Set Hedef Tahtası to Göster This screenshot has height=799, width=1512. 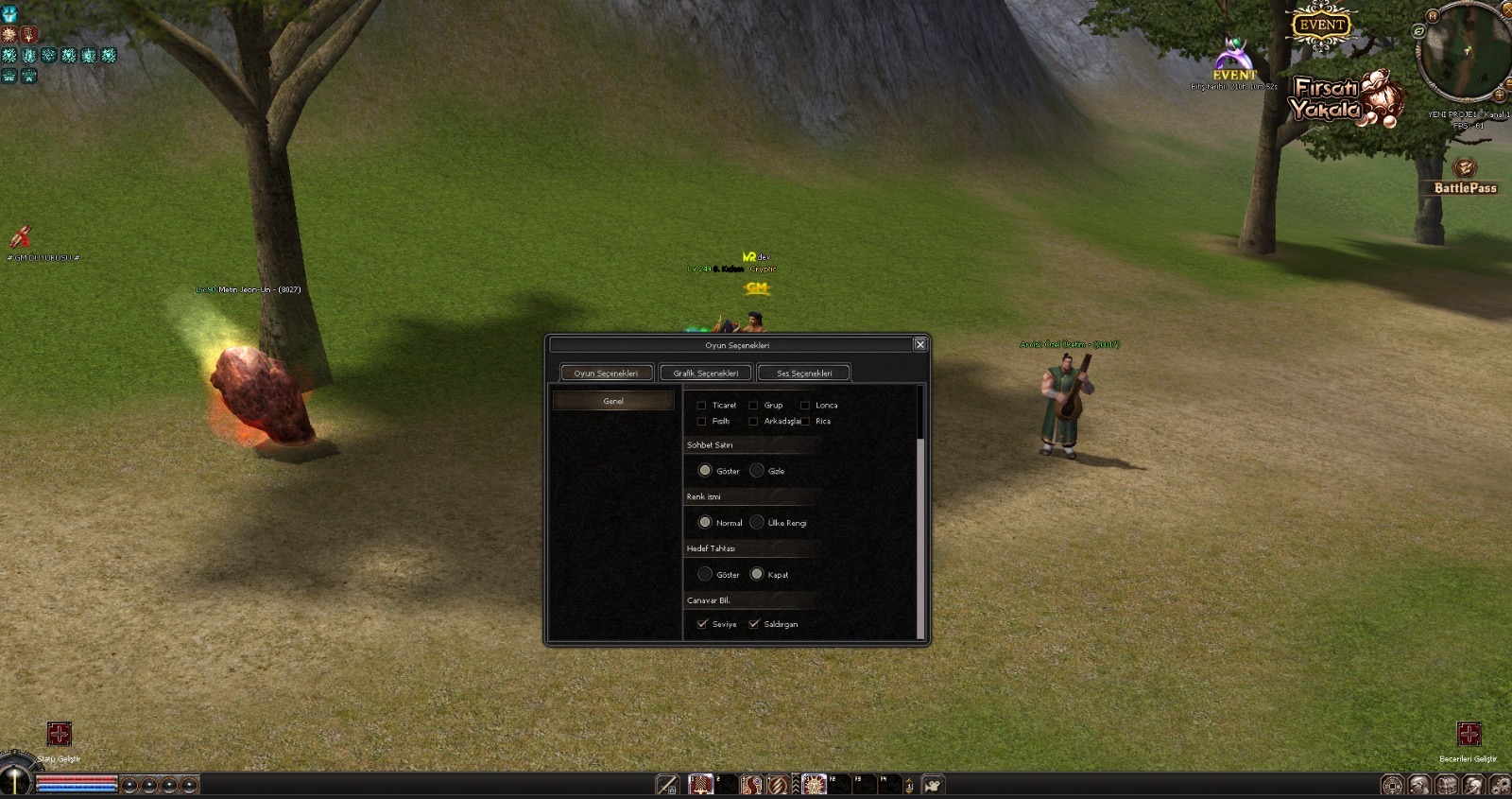click(705, 574)
